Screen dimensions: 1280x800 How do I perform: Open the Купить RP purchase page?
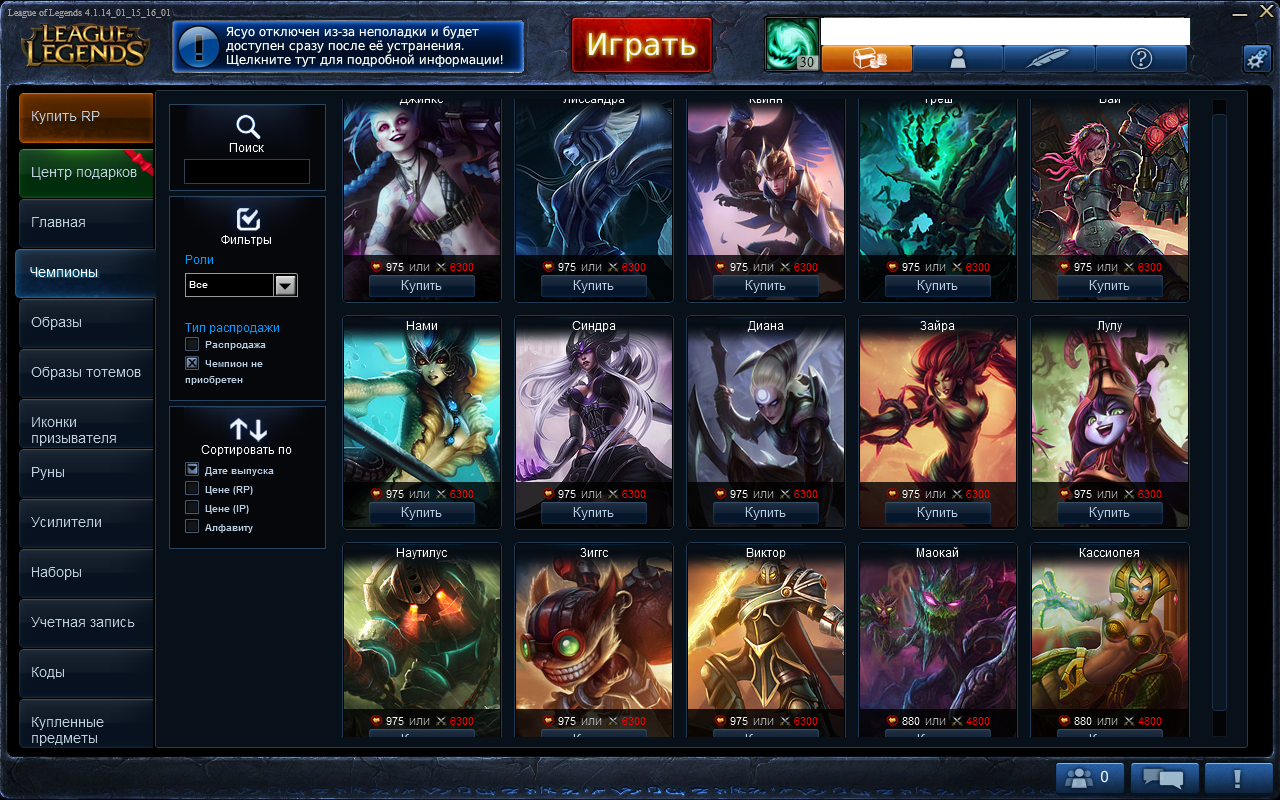(86, 117)
